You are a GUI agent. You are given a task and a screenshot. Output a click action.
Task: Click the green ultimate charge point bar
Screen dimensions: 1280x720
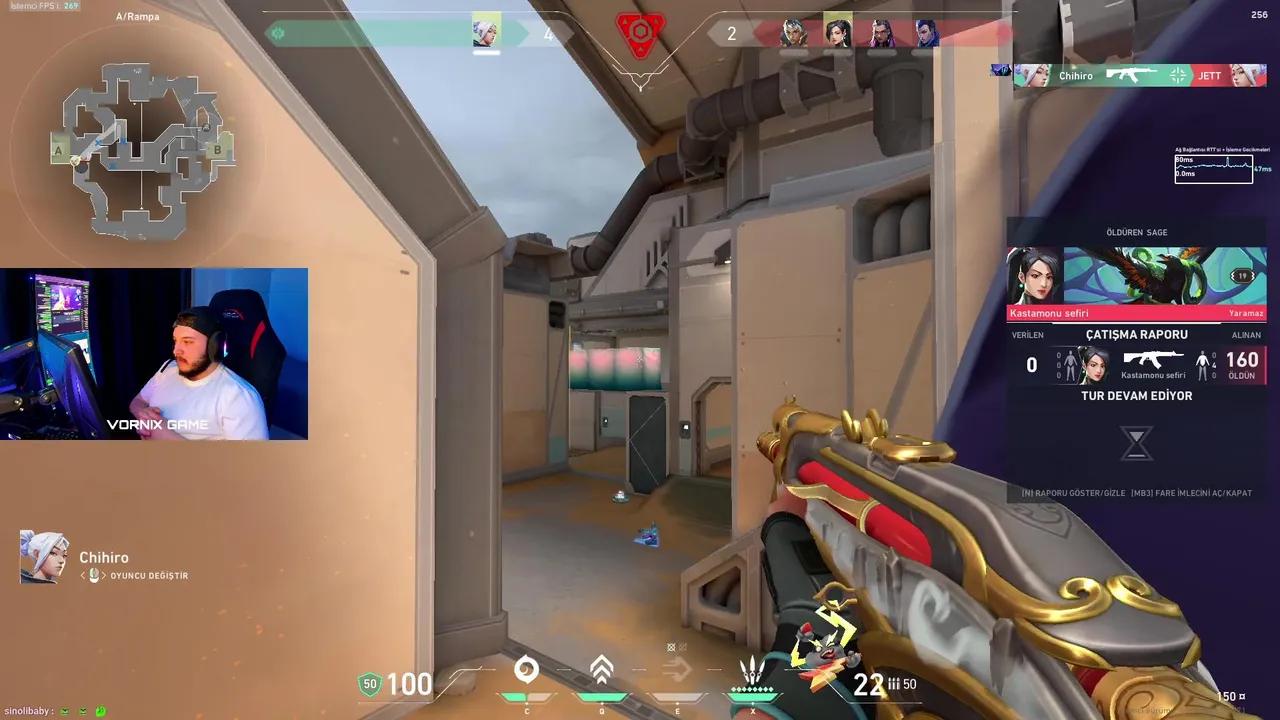[752, 692]
